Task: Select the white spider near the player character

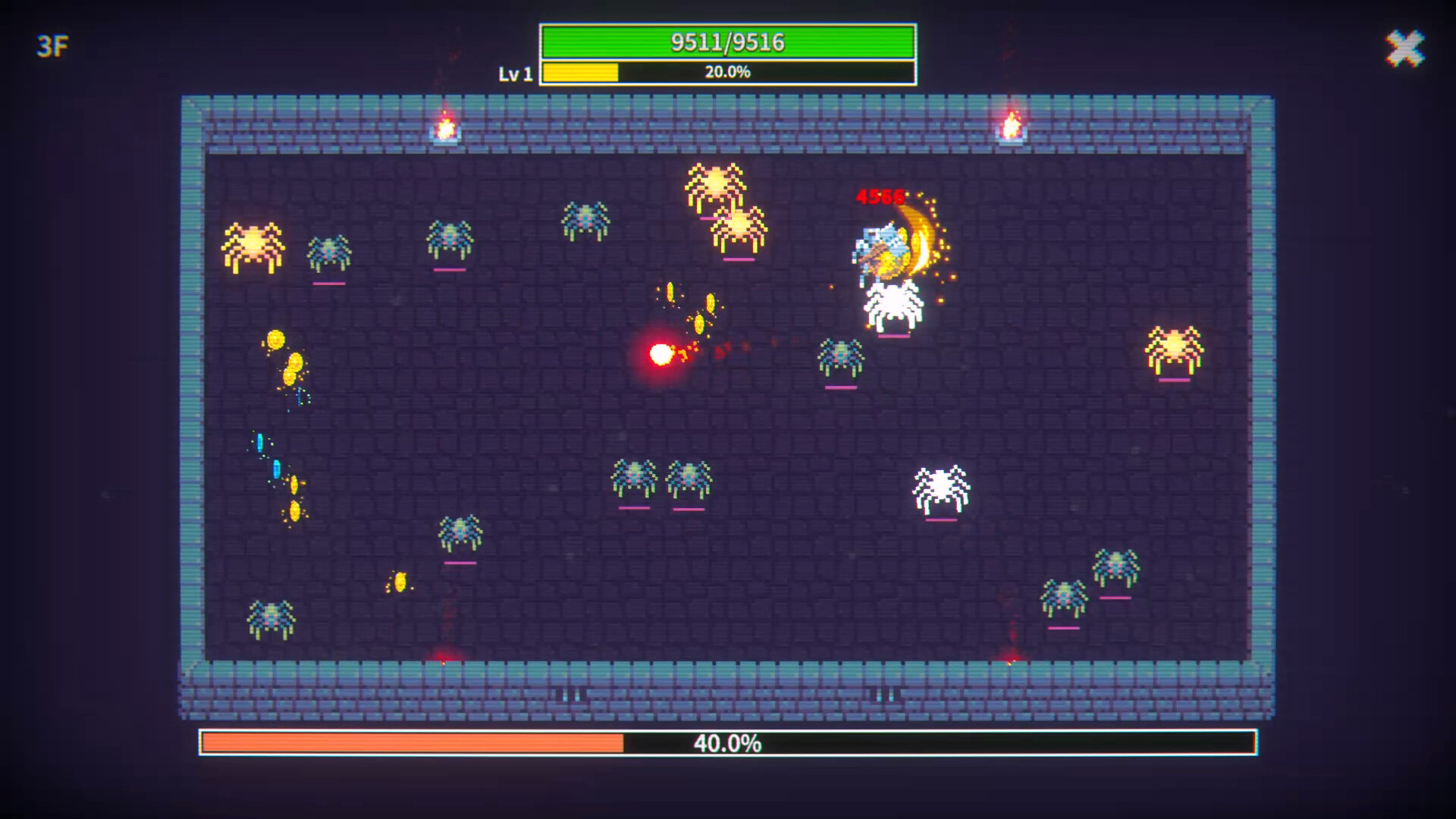Action: [893, 303]
